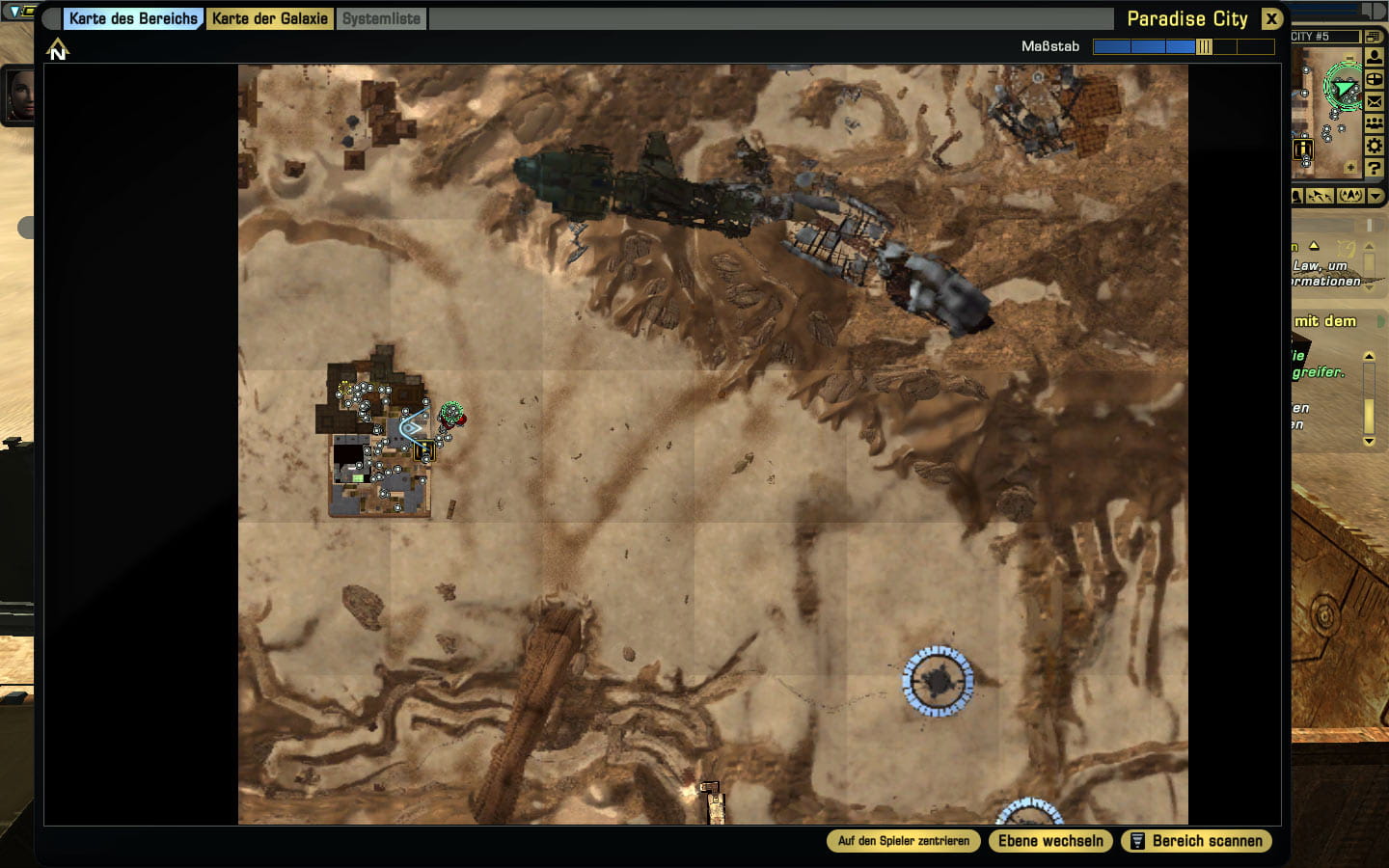This screenshot has height=868, width=1389.
Task: Open the team group icon
Action: 1375,123
